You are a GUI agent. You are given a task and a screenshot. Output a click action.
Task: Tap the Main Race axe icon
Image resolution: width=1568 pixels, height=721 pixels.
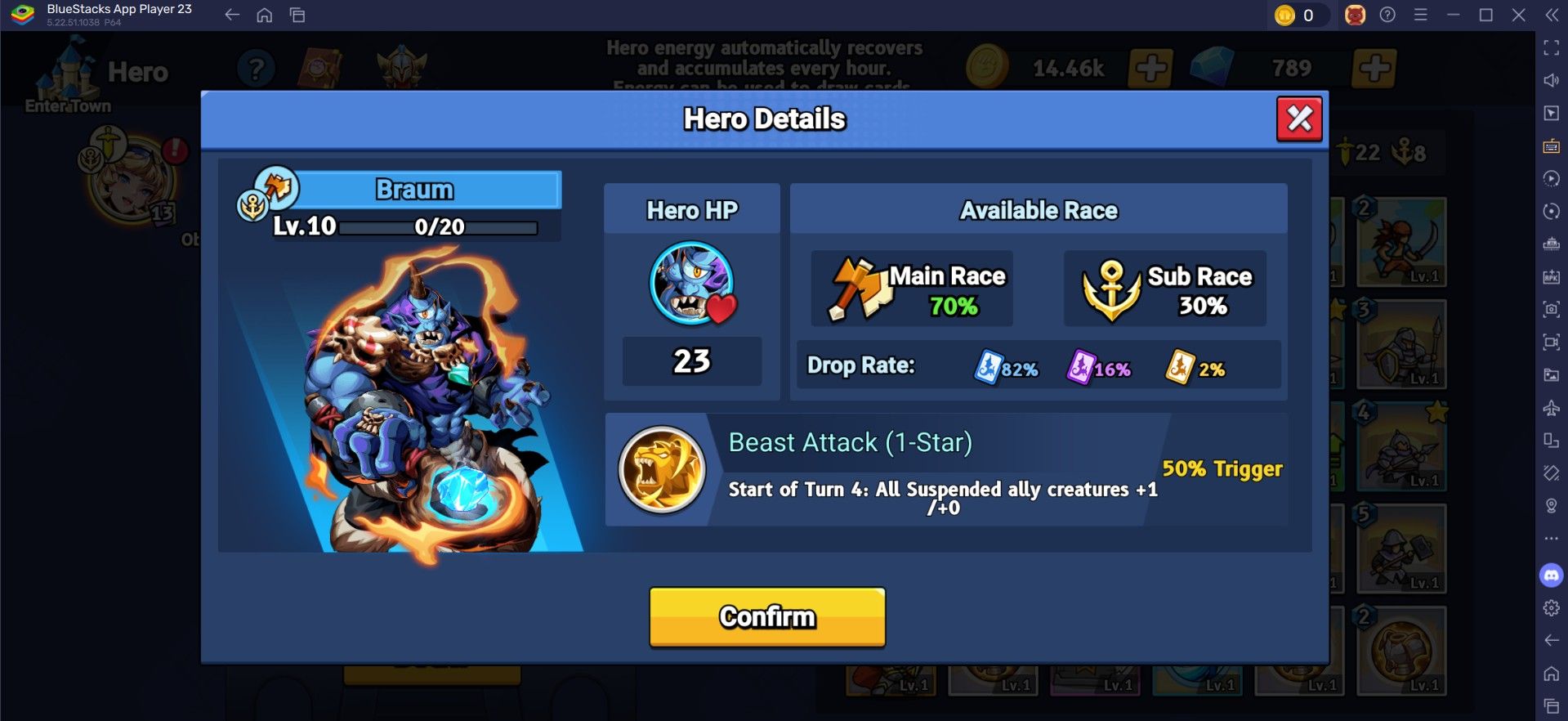coord(857,289)
